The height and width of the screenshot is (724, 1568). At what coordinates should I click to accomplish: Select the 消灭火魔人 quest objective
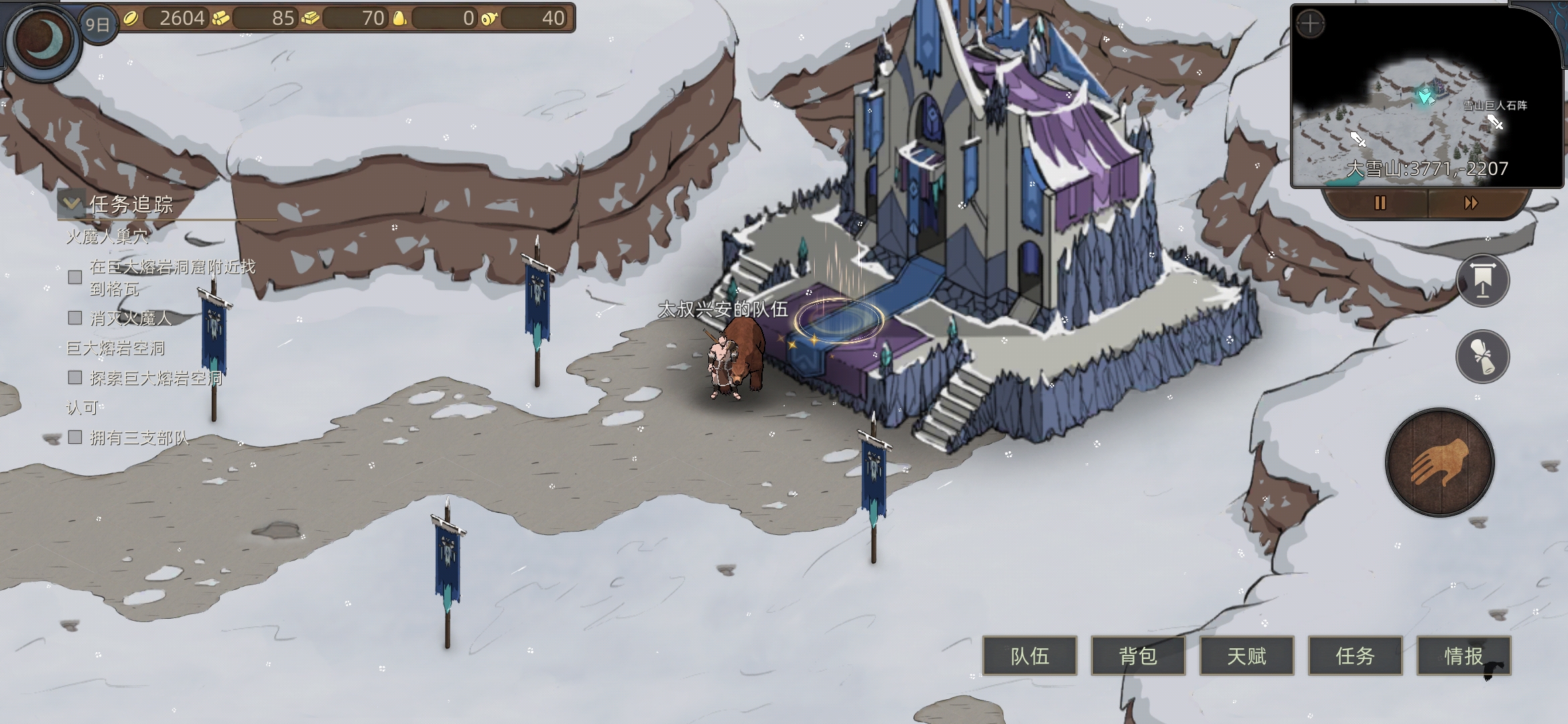(131, 318)
